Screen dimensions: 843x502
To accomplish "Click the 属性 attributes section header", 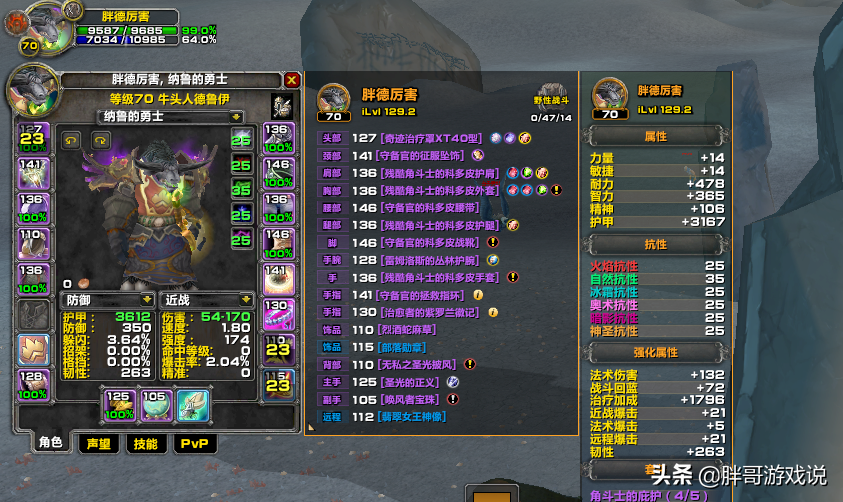I will point(655,136).
